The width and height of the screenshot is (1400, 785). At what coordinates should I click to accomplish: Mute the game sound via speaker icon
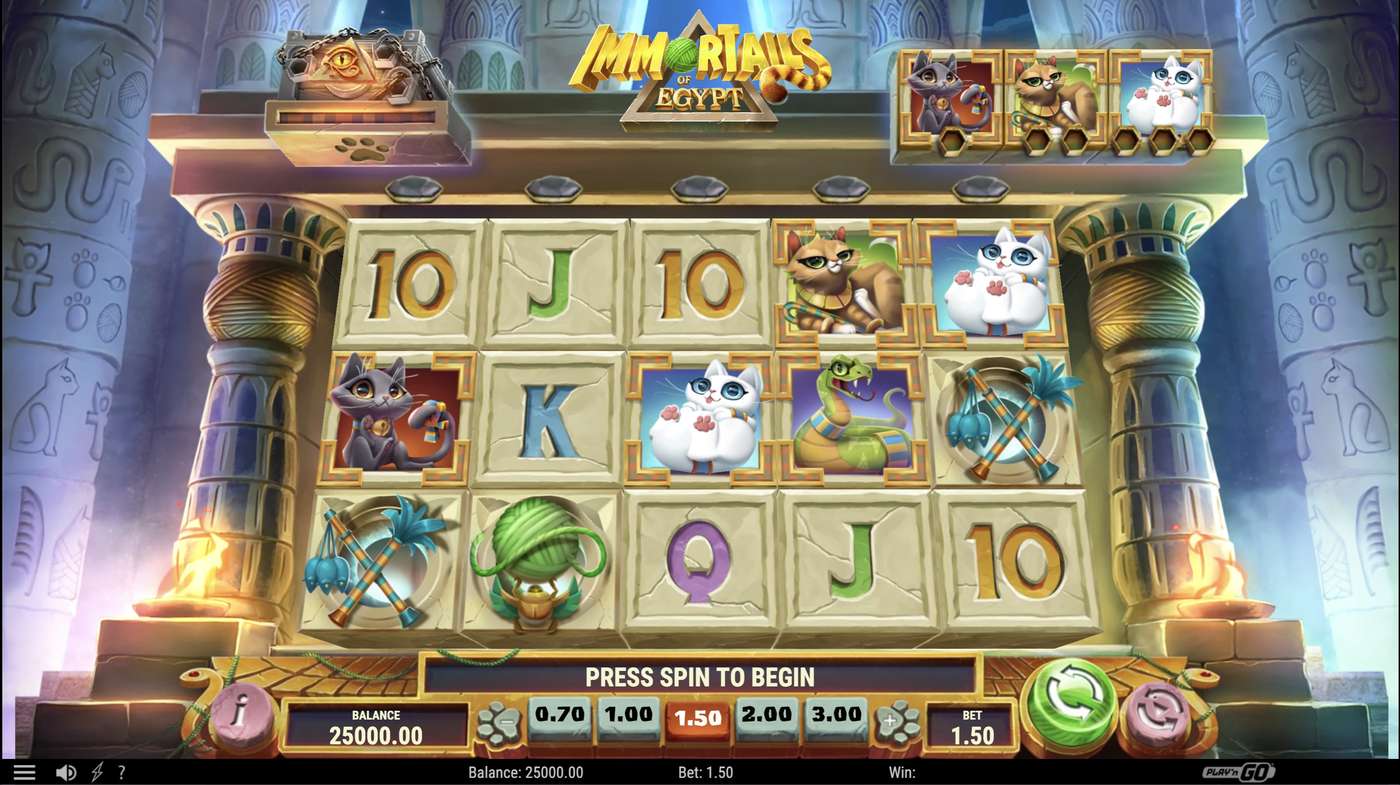[x=64, y=771]
